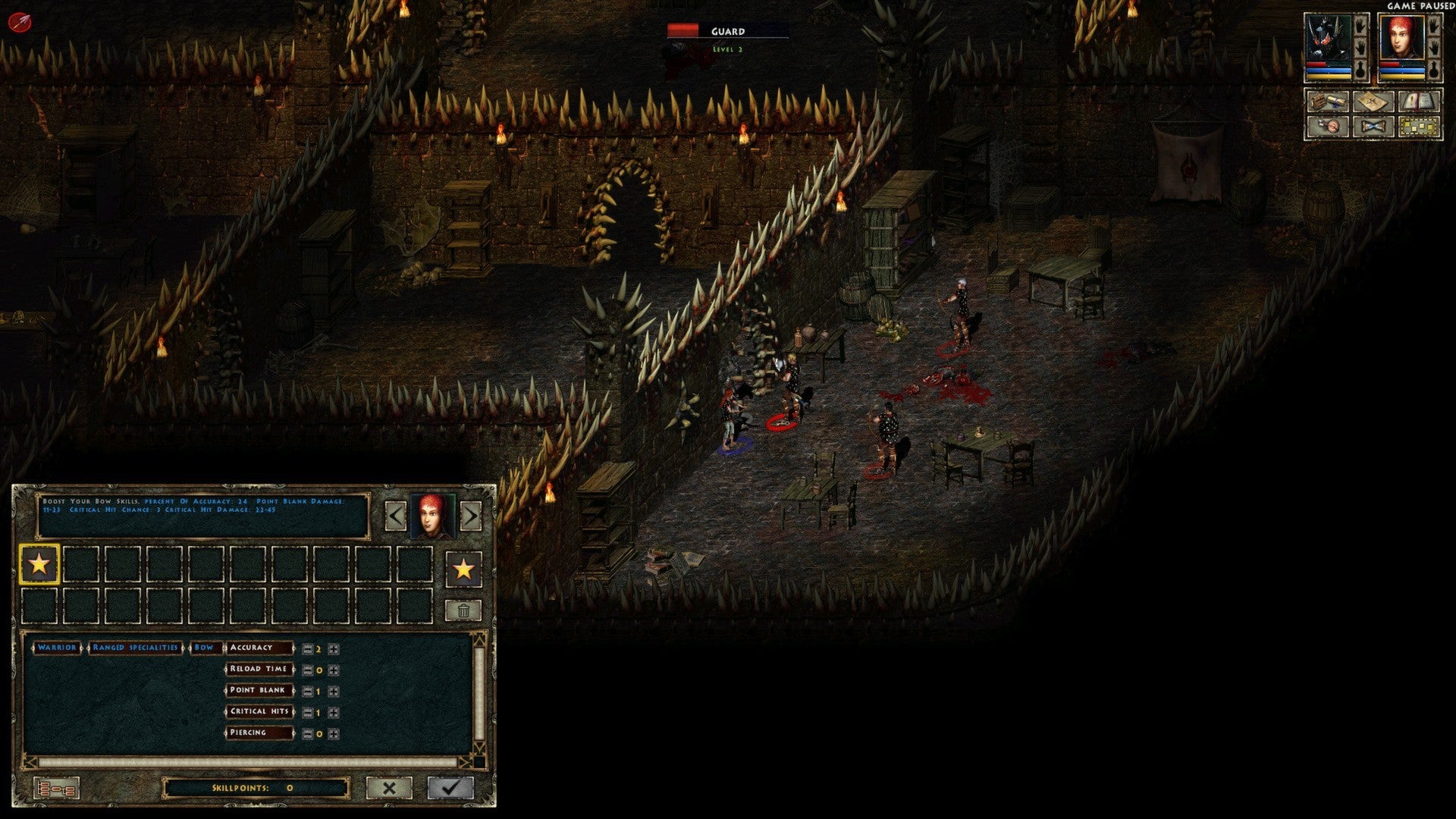The height and width of the screenshot is (819, 1456).
Task: Select the dark horned-helmet character portrait
Action: [x=1328, y=39]
